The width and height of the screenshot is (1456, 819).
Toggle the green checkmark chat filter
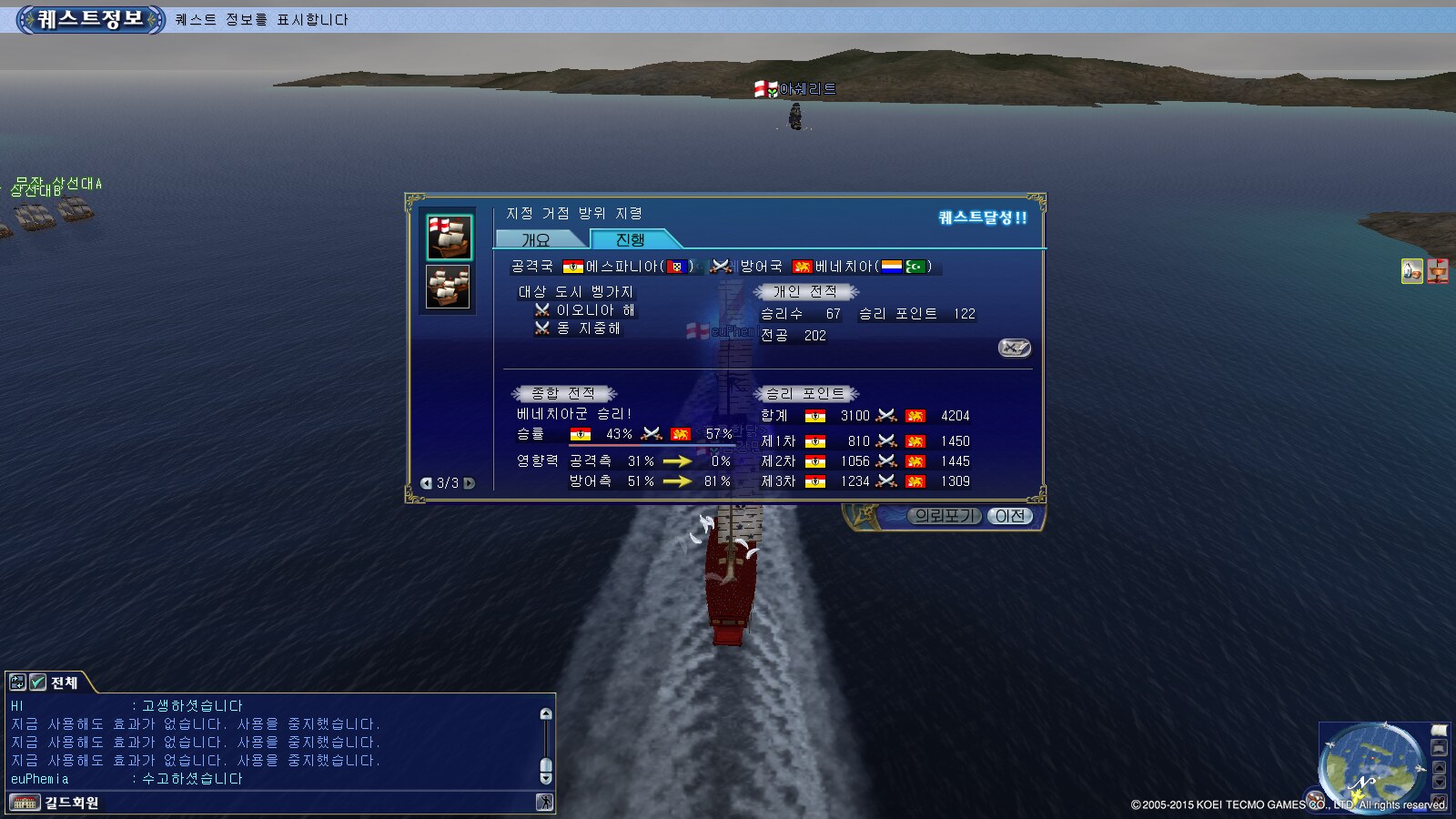[38, 682]
